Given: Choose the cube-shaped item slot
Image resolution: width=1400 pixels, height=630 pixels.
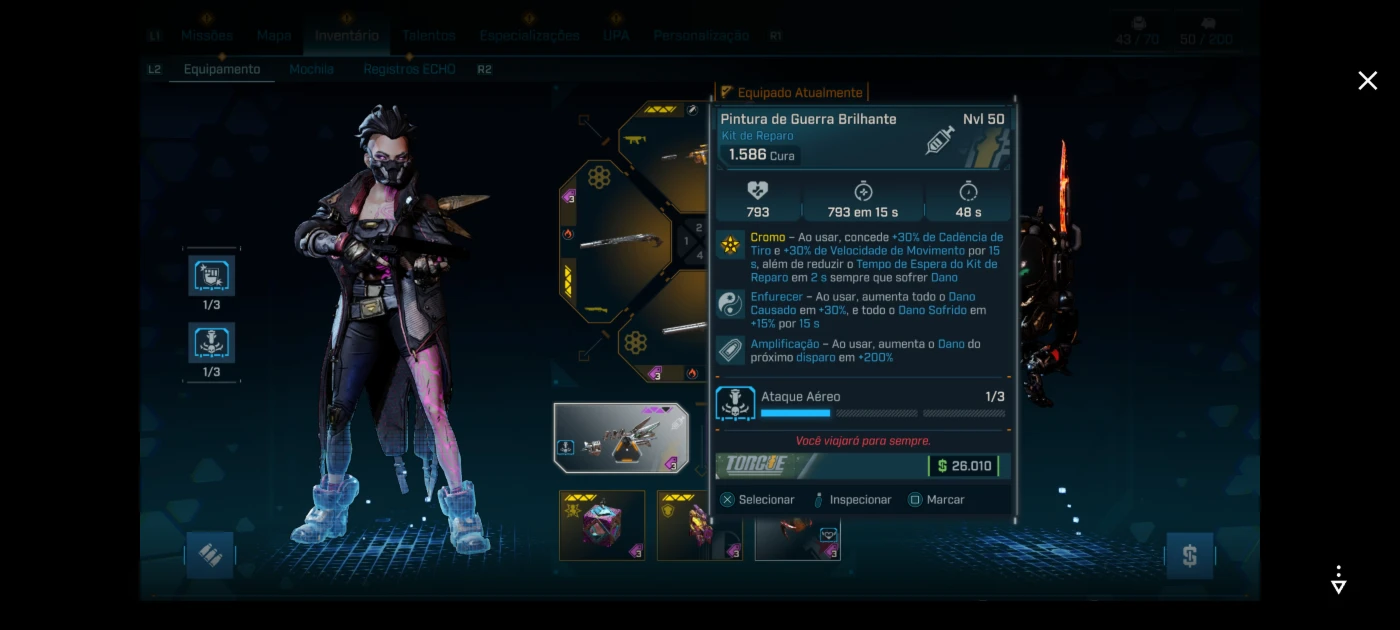Looking at the screenshot, I should (601, 525).
